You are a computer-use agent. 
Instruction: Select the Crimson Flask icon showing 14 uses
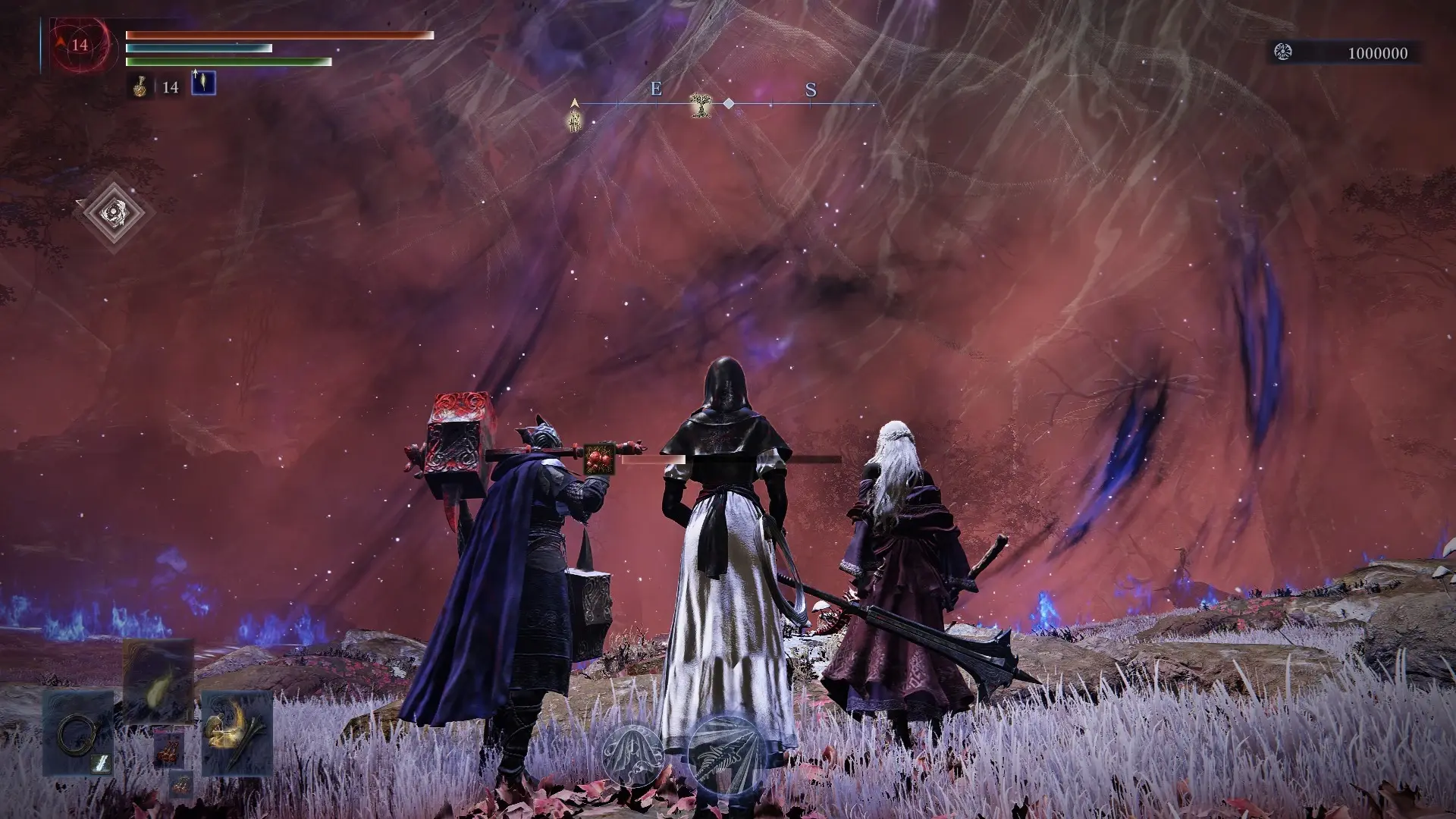140,87
